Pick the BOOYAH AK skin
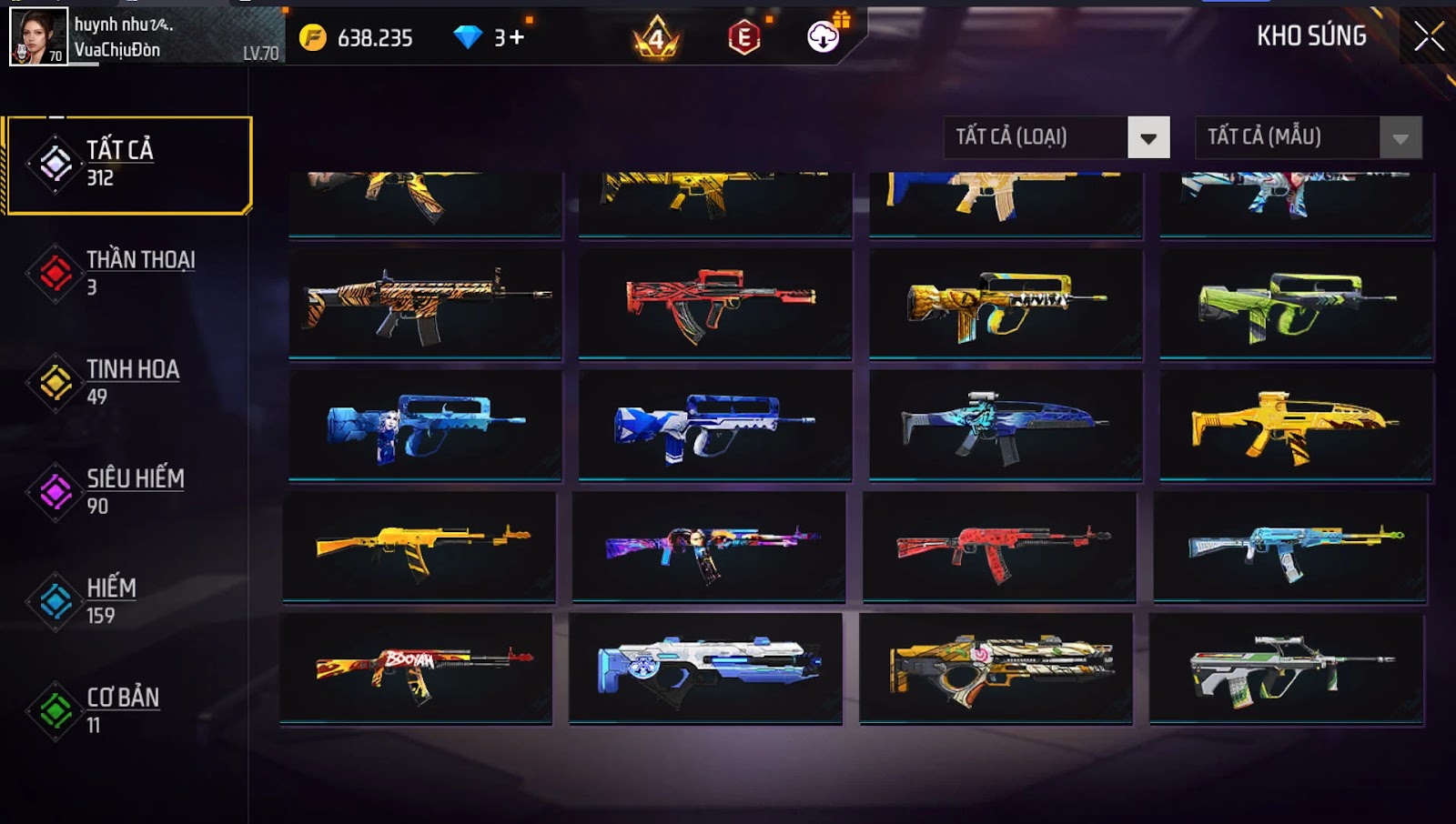 pos(416,668)
